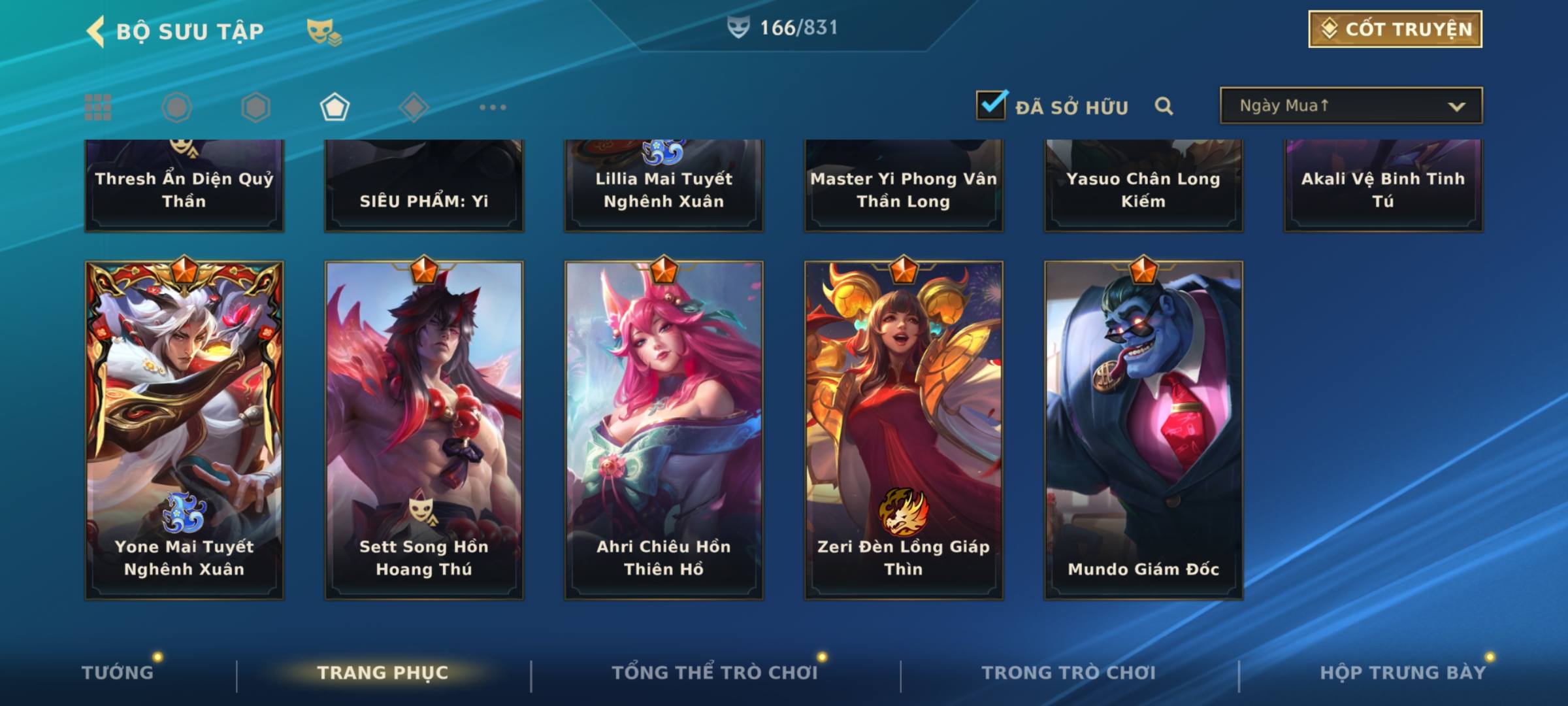Select the all-skins grid filter

98,107
